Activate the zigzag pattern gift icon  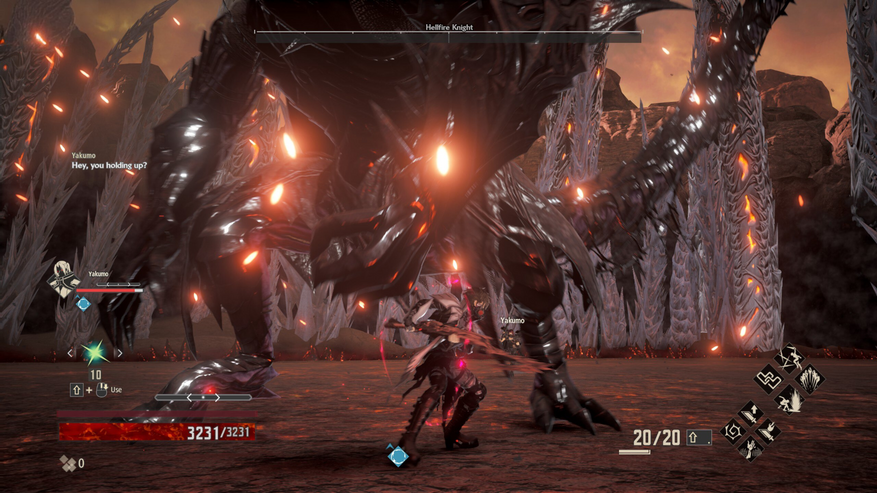click(769, 379)
